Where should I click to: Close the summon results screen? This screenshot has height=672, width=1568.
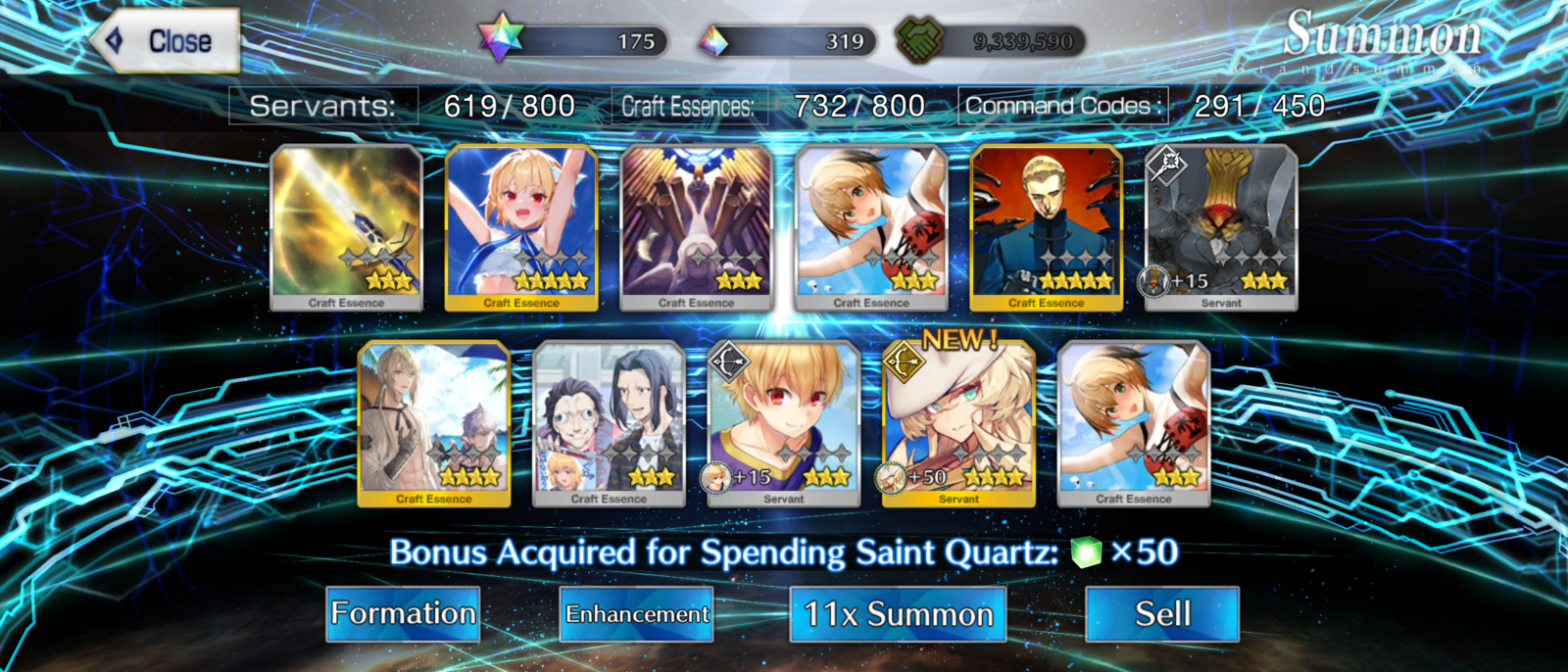point(167,41)
